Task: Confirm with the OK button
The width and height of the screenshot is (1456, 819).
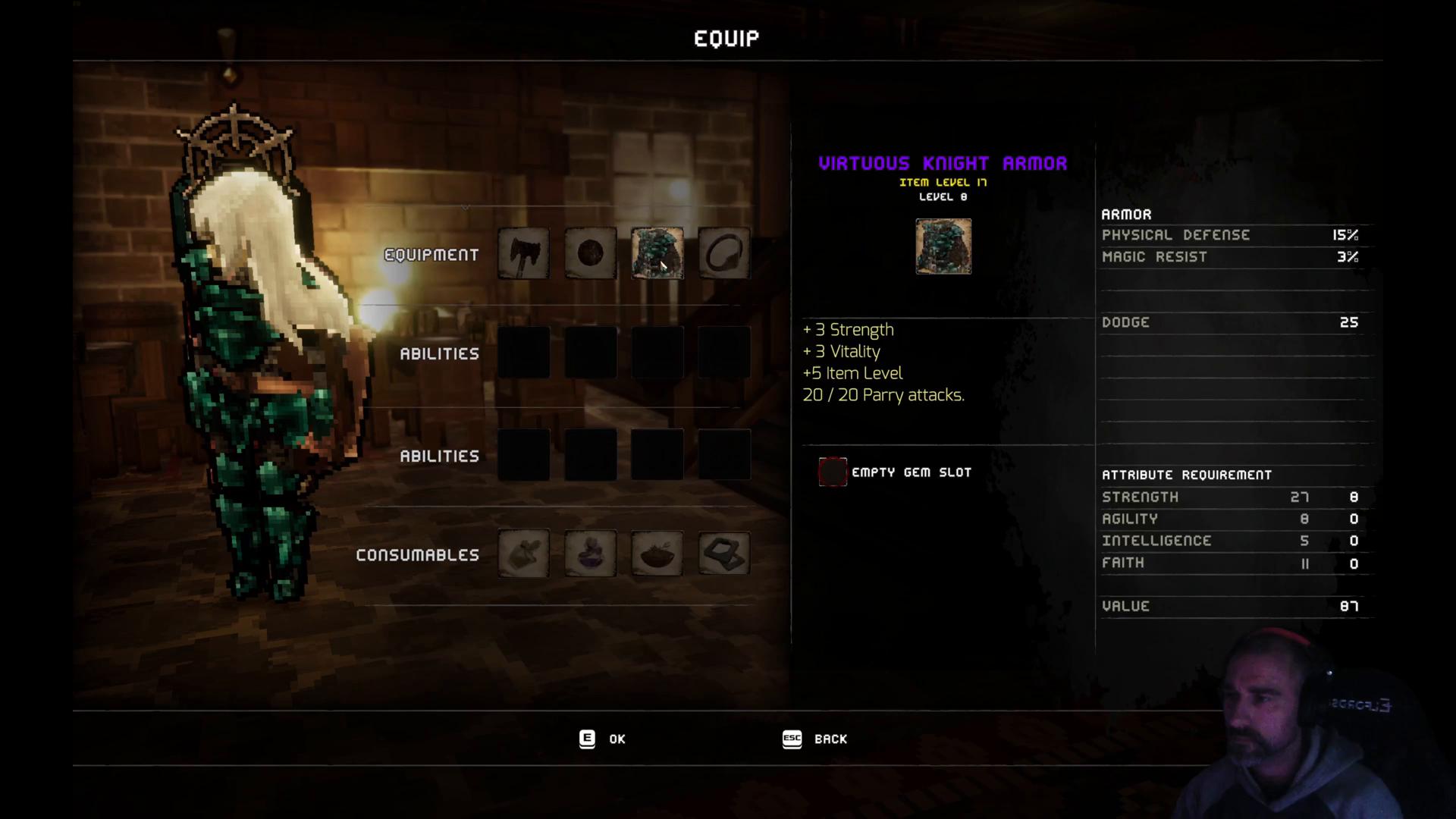Action: pos(603,739)
